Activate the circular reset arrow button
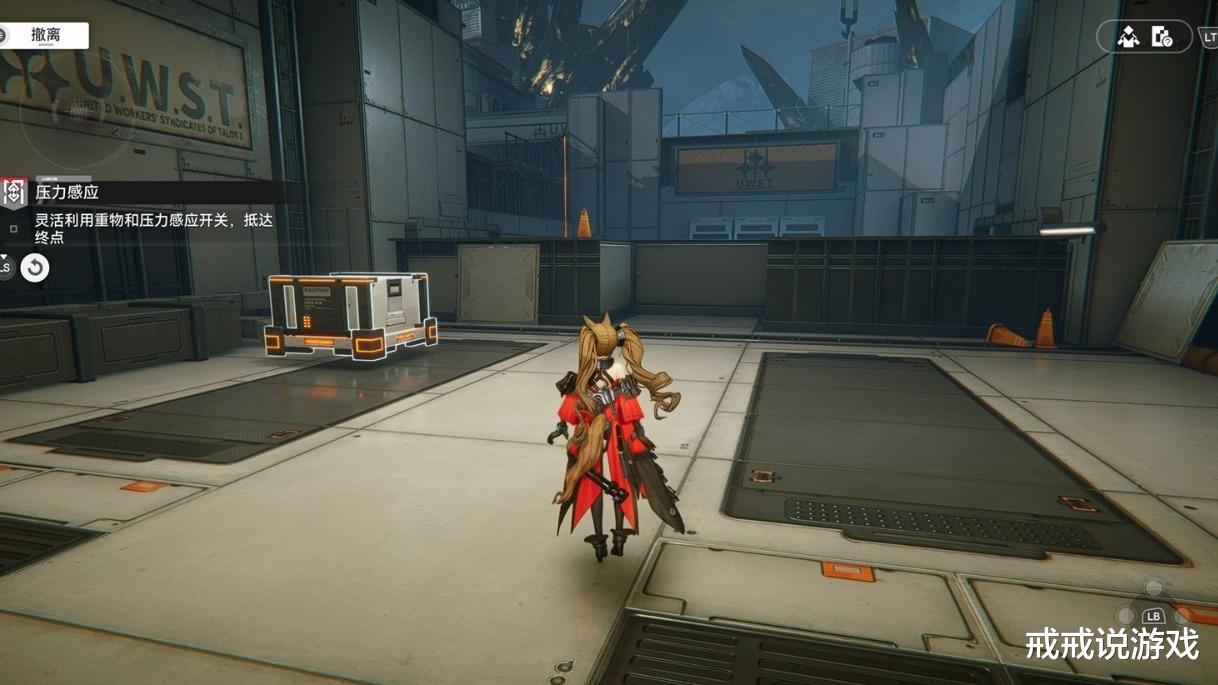The image size is (1218, 685). pos(35,267)
